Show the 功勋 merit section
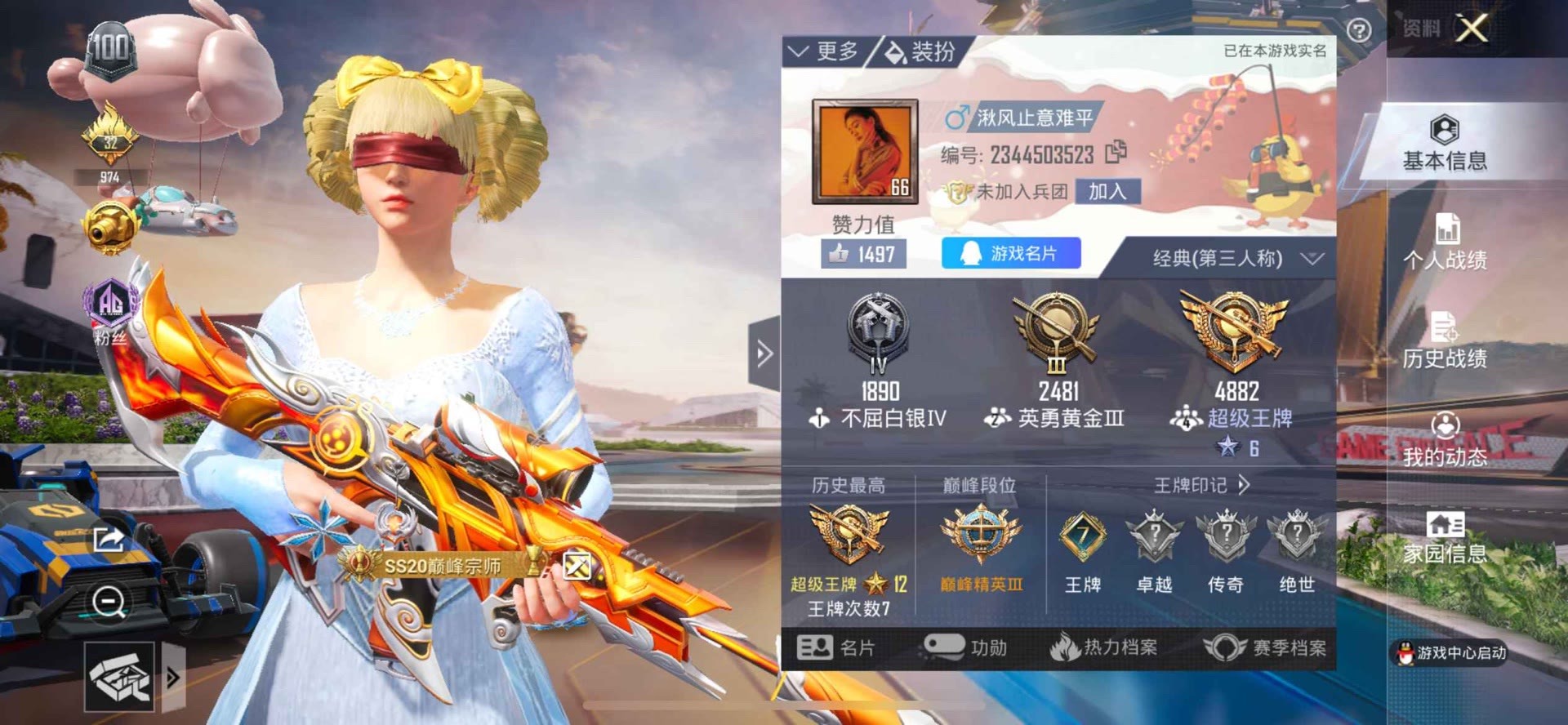1568x725 pixels. (x=965, y=648)
